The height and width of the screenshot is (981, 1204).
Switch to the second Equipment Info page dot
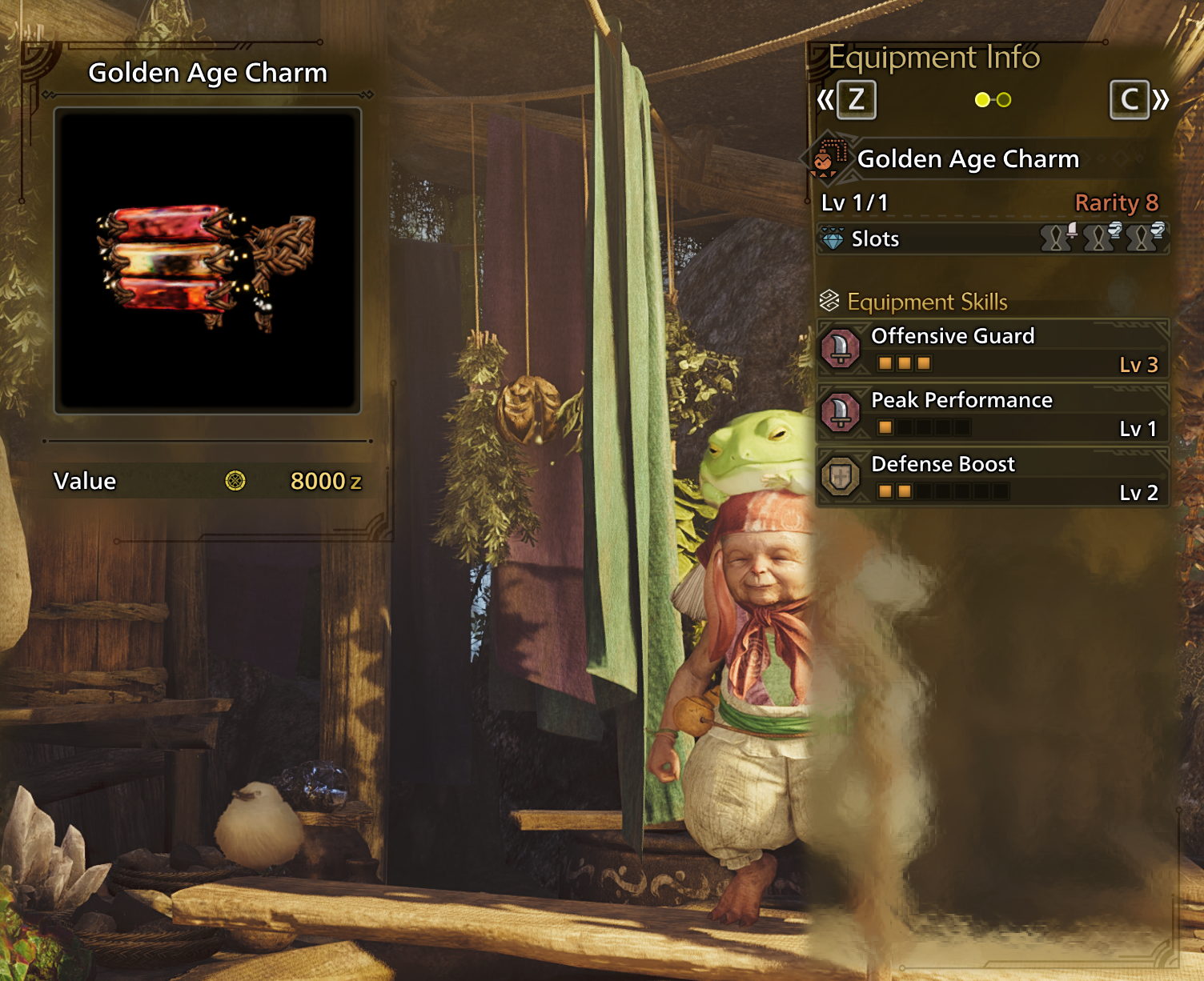pyautogui.click(x=1004, y=100)
